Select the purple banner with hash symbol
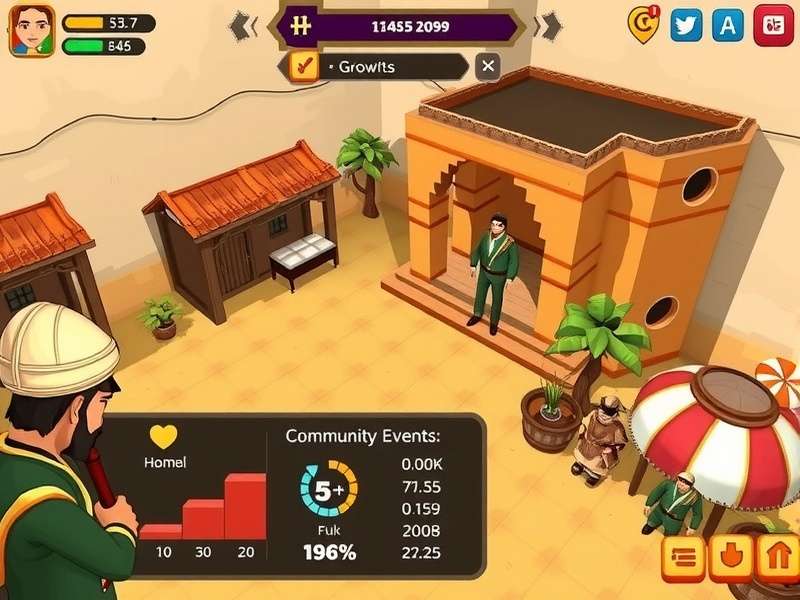This screenshot has height=600, width=800. pyautogui.click(x=400, y=27)
